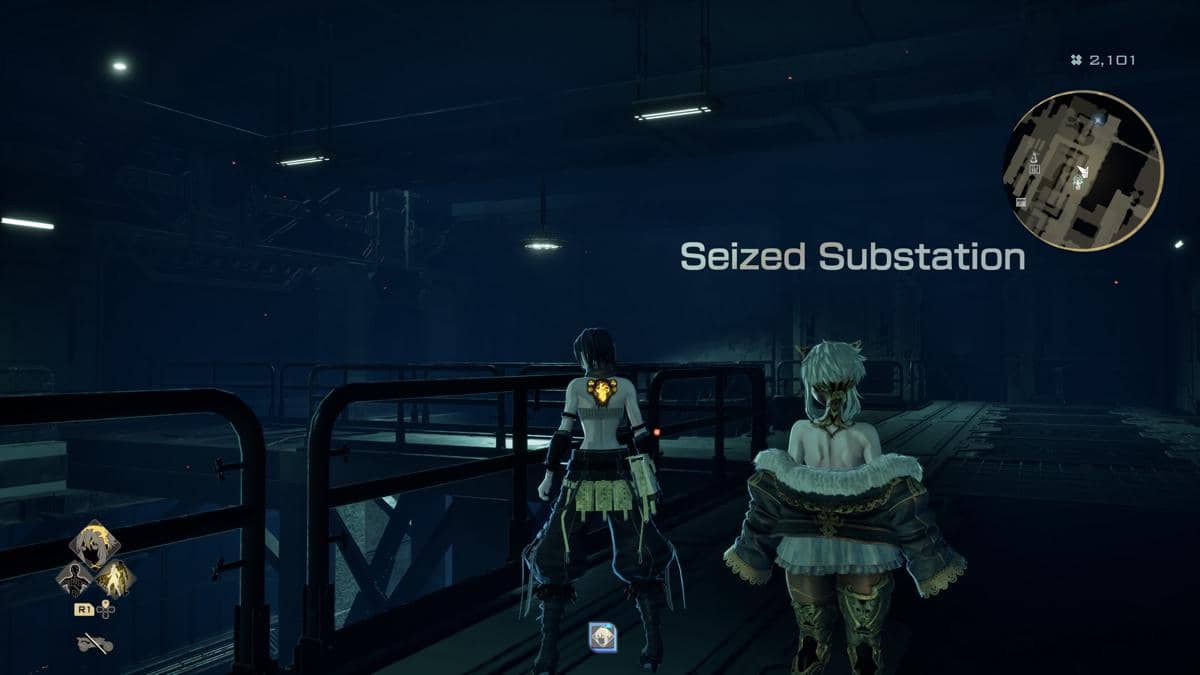Select the blue-framed portrait icon at bottom center

(602, 636)
